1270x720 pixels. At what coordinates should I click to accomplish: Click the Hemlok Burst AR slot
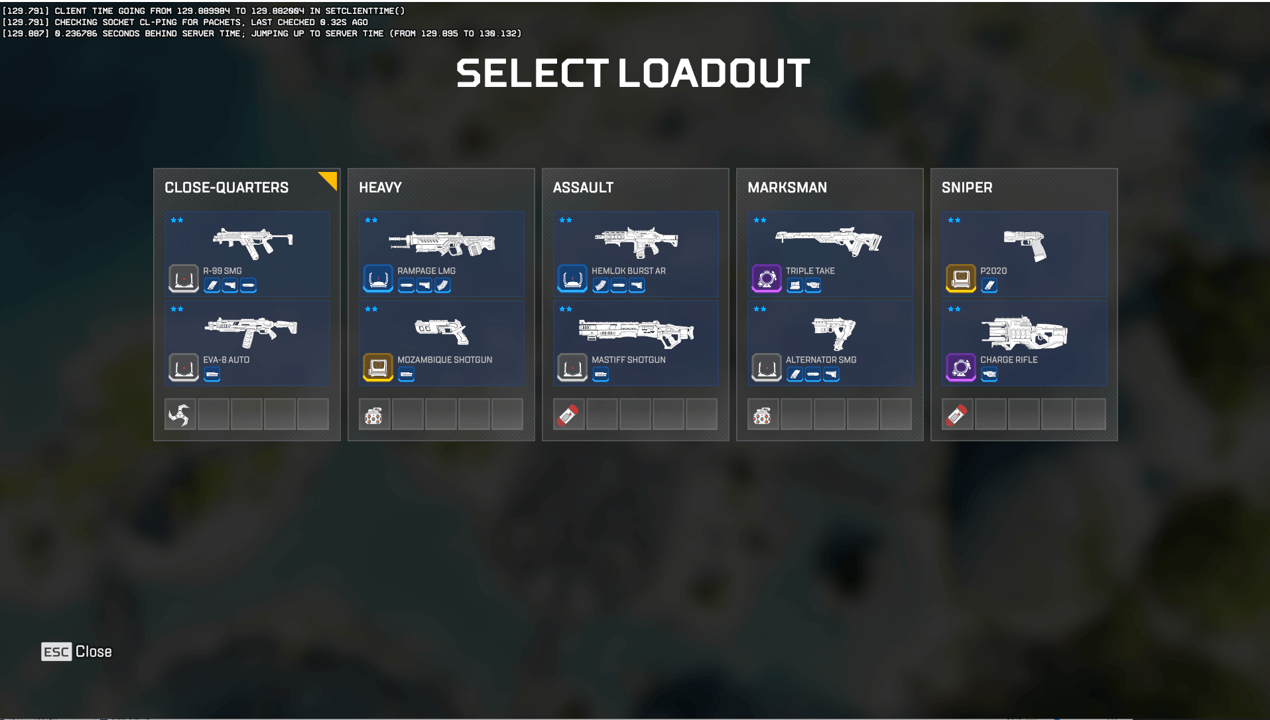click(x=635, y=254)
